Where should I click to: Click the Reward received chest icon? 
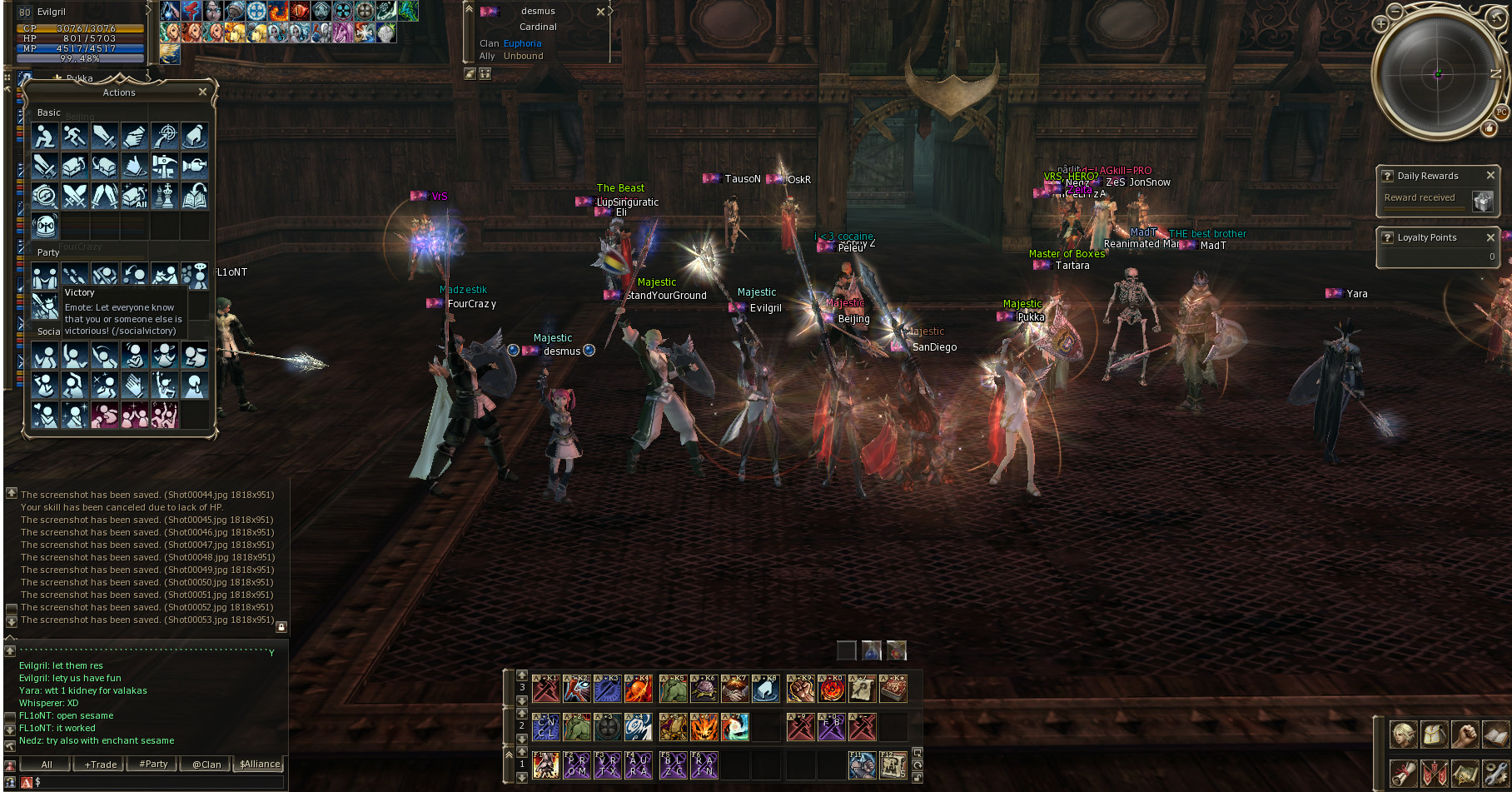pyautogui.click(x=1482, y=201)
